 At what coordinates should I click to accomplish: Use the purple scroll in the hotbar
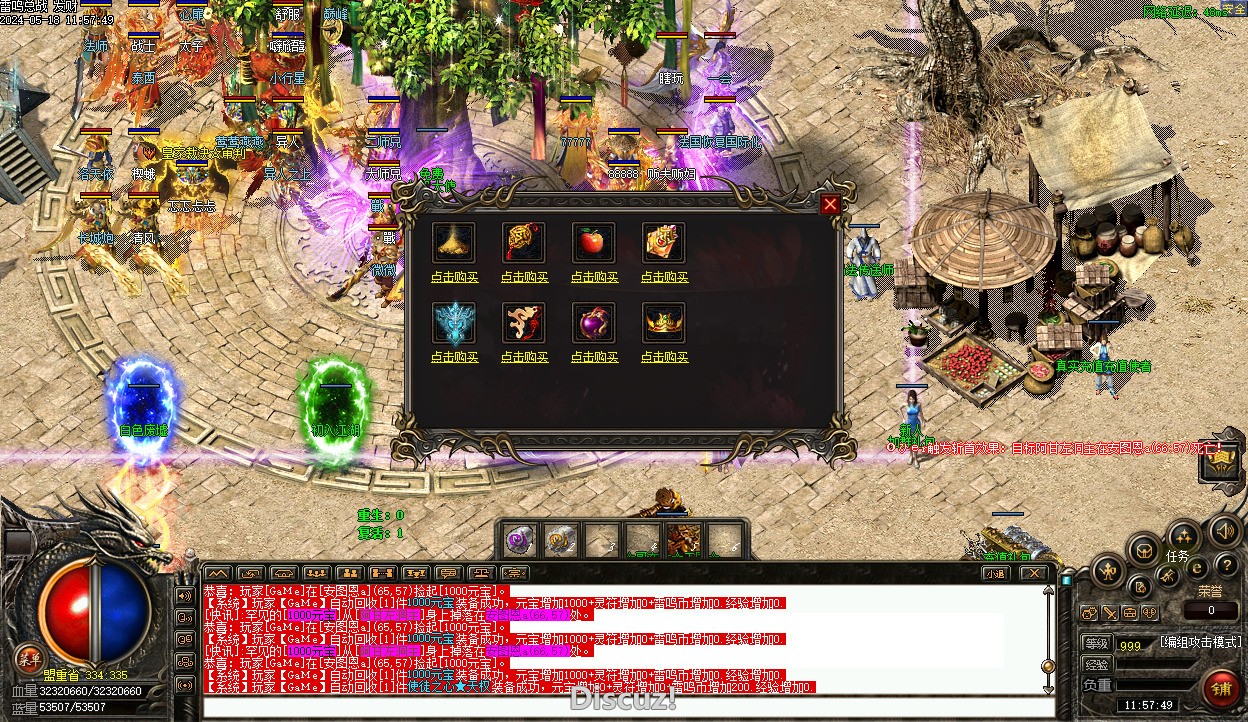point(518,539)
